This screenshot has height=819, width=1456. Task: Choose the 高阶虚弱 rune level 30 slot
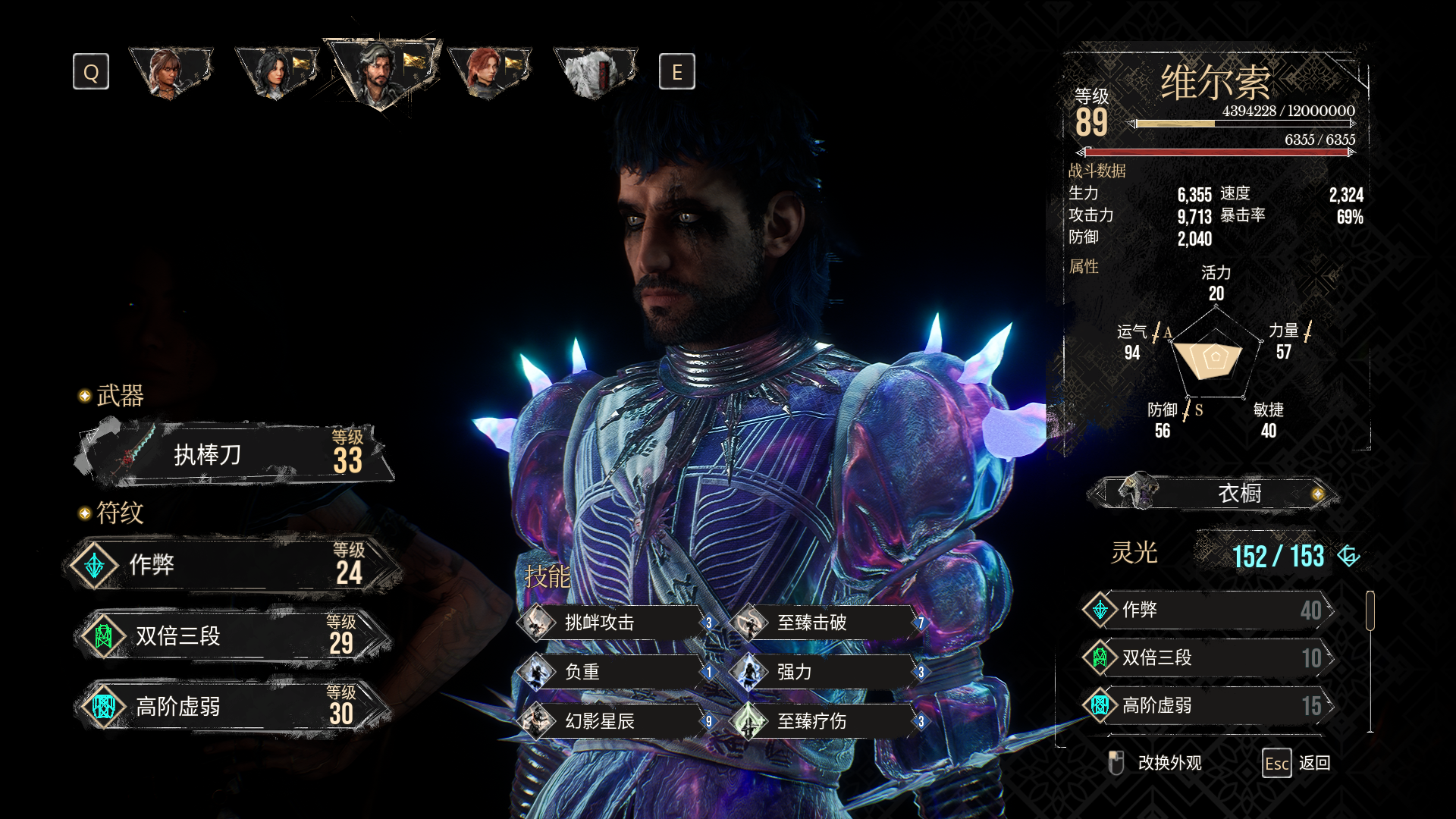pos(235,707)
